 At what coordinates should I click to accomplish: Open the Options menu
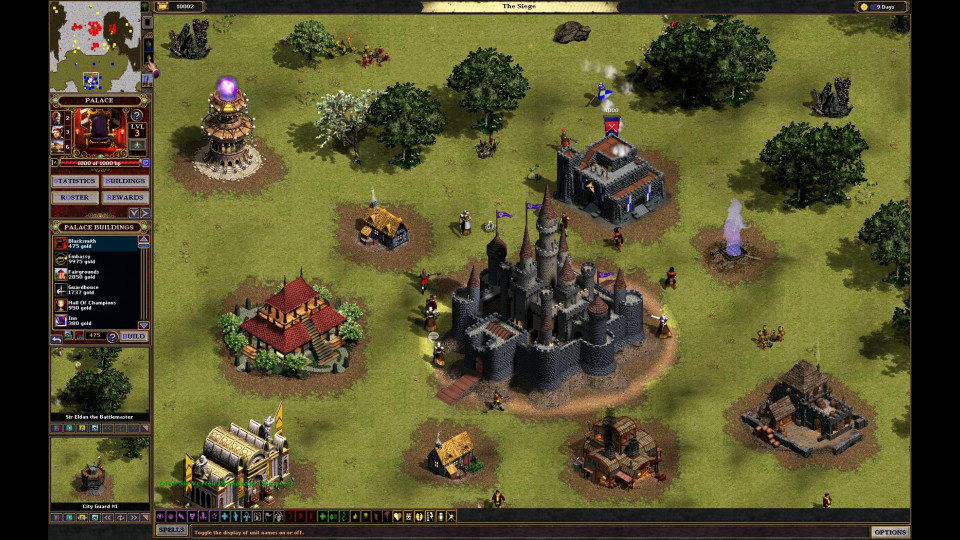point(889,532)
